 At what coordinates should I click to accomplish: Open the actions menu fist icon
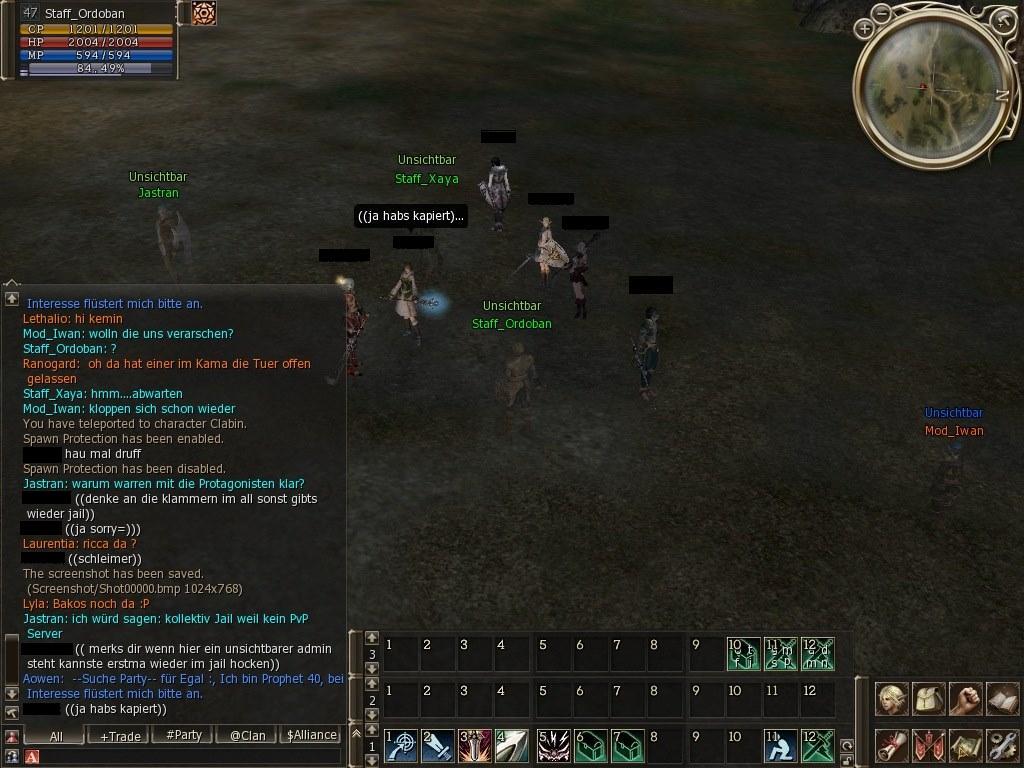click(x=965, y=698)
